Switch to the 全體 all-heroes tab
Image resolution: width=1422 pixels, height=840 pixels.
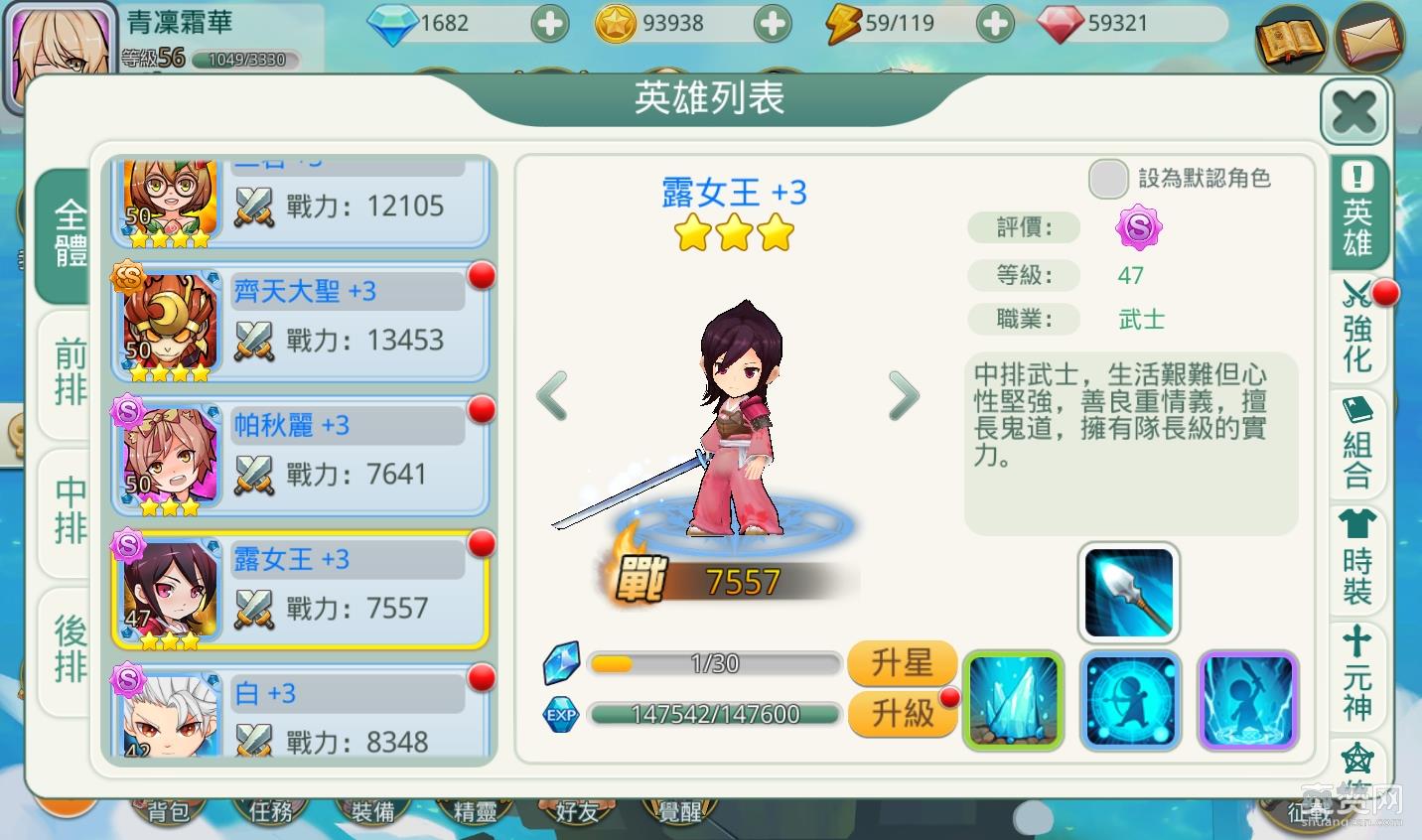(70, 234)
